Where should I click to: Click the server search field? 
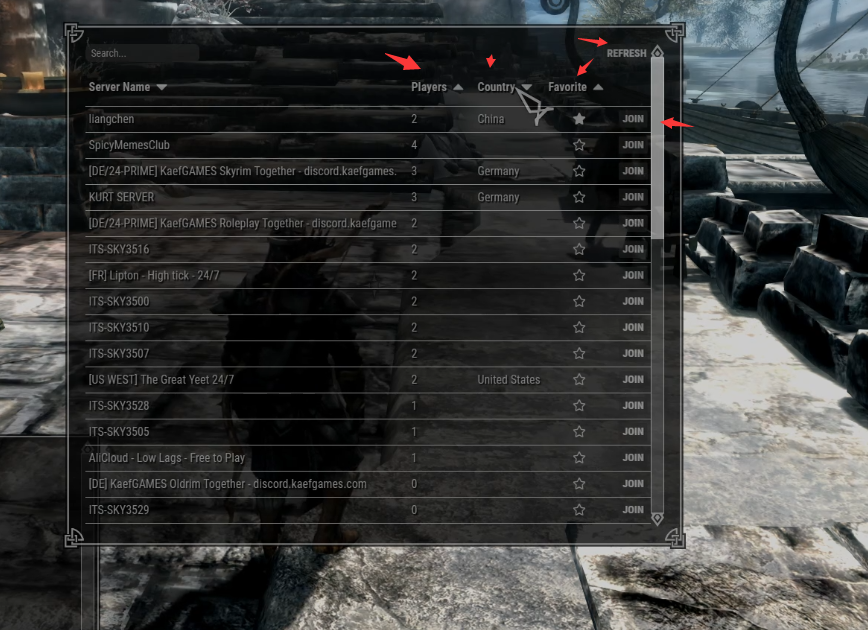point(142,53)
